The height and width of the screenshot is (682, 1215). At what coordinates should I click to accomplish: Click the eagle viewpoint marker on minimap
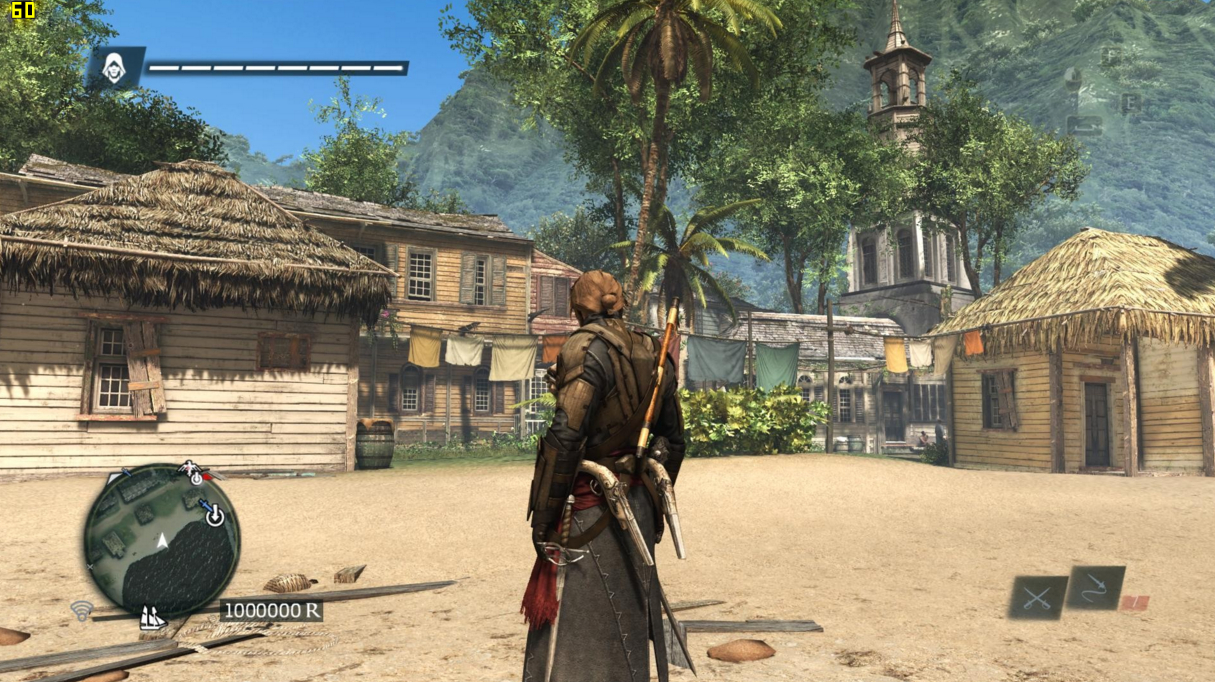click(191, 471)
